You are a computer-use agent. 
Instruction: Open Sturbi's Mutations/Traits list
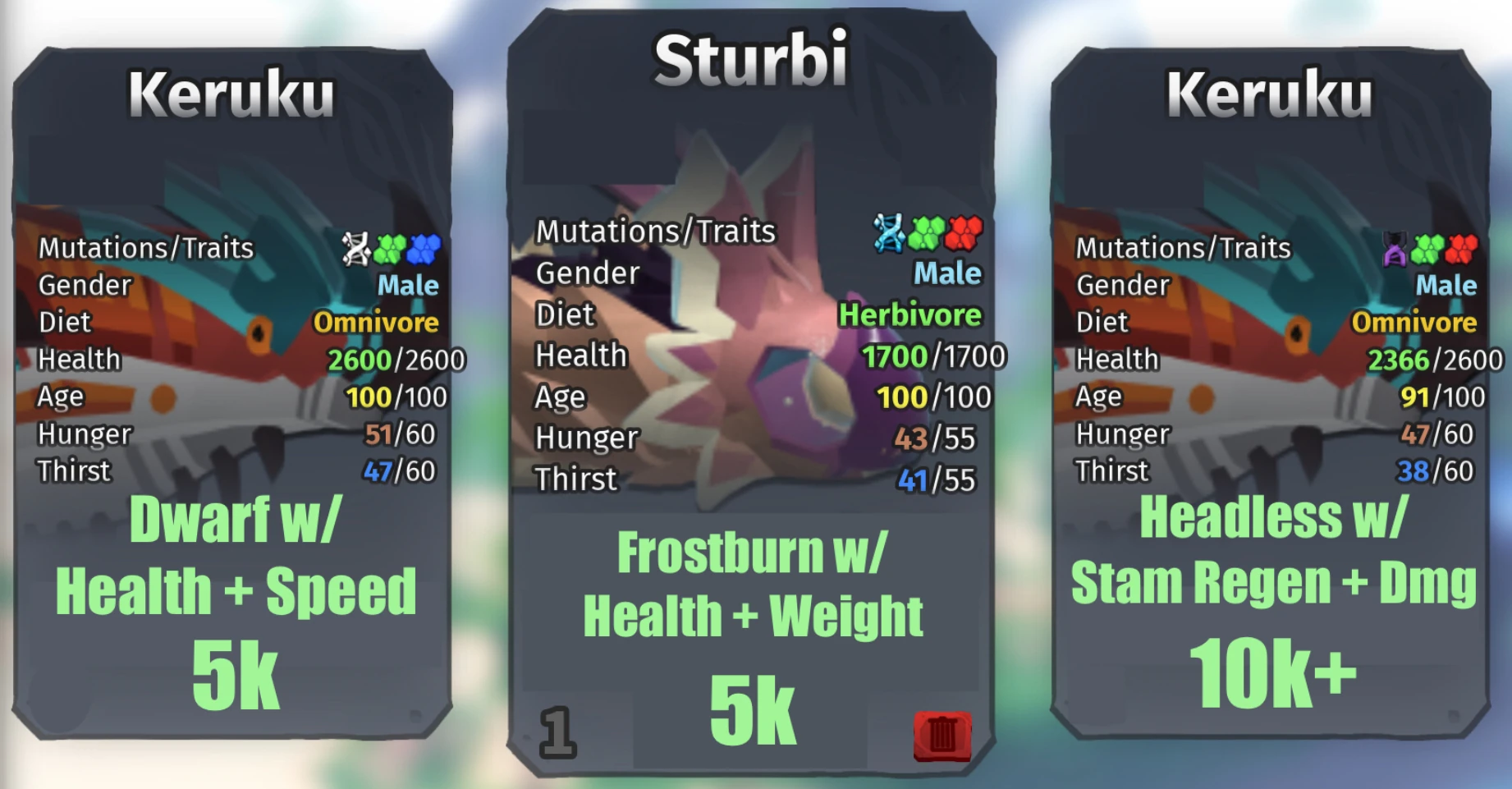pos(655,232)
